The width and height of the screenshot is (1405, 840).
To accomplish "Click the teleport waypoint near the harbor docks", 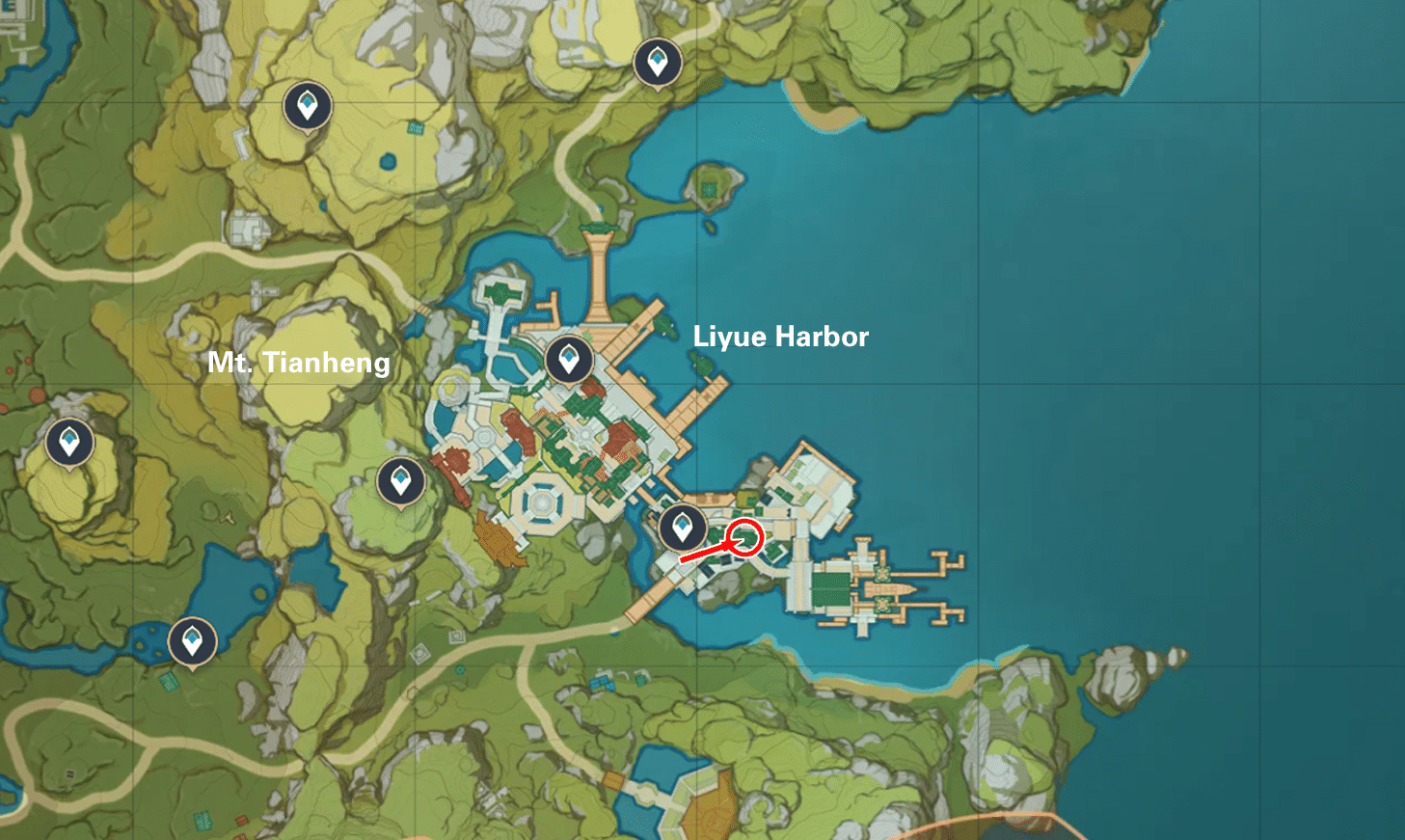I will click(x=684, y=527).
